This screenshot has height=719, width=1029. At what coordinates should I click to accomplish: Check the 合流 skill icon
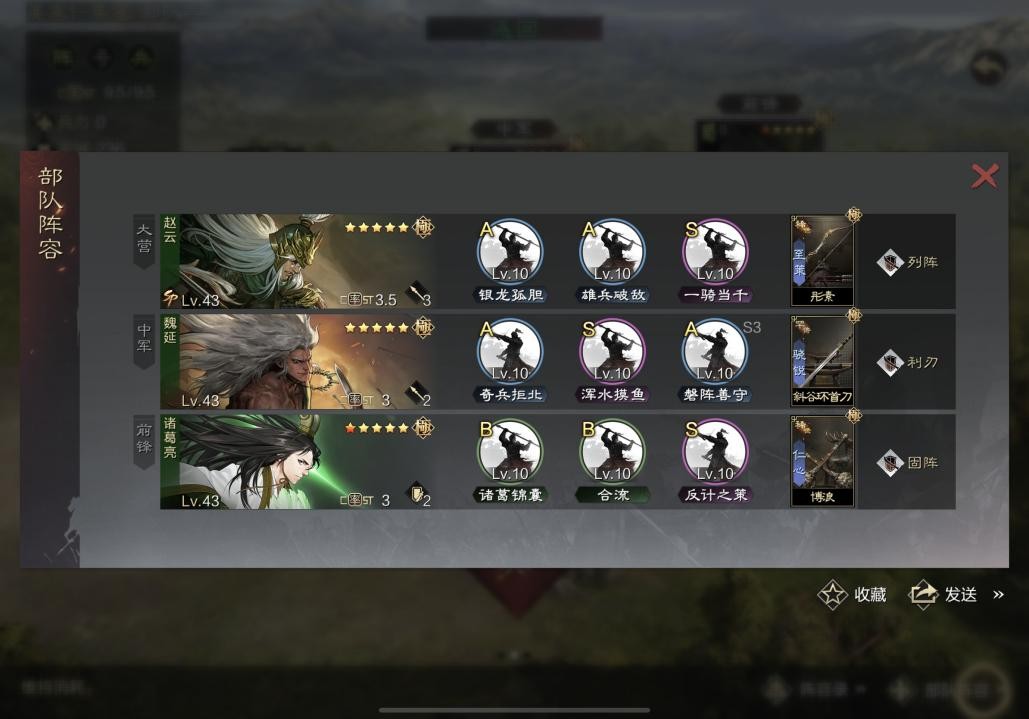pos(612,452)
